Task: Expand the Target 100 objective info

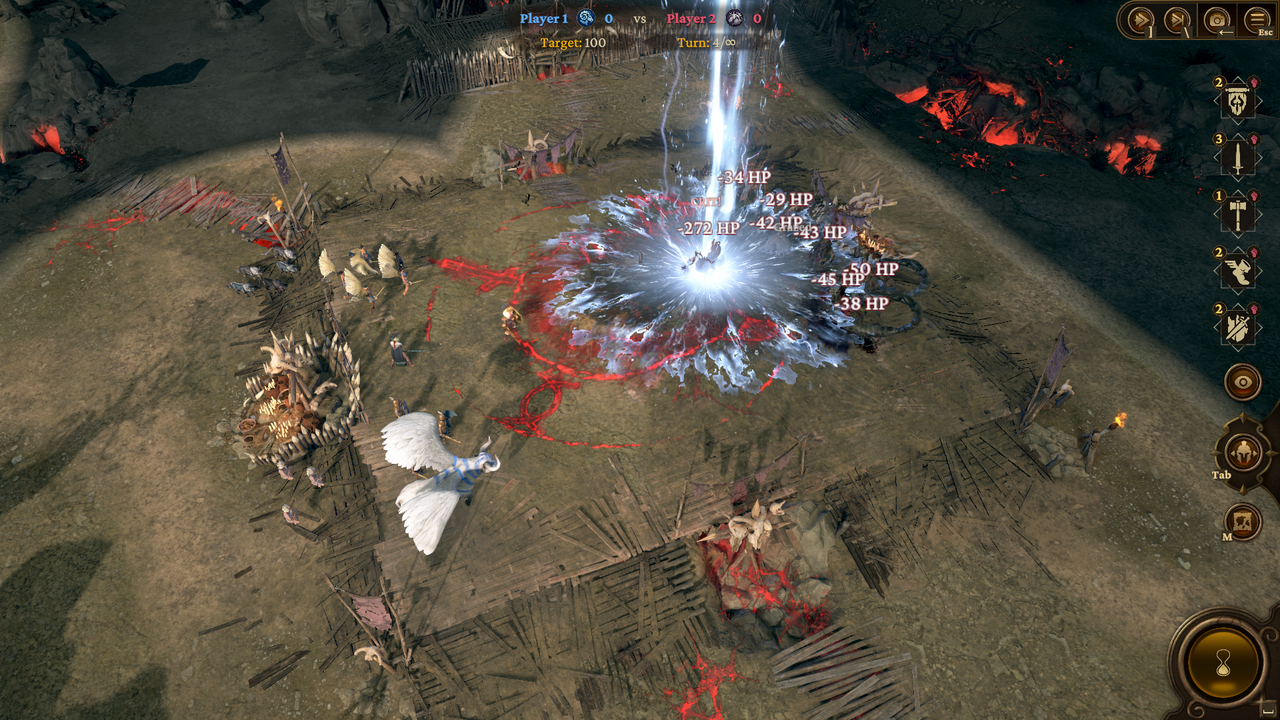Action: tap(573, 43)
